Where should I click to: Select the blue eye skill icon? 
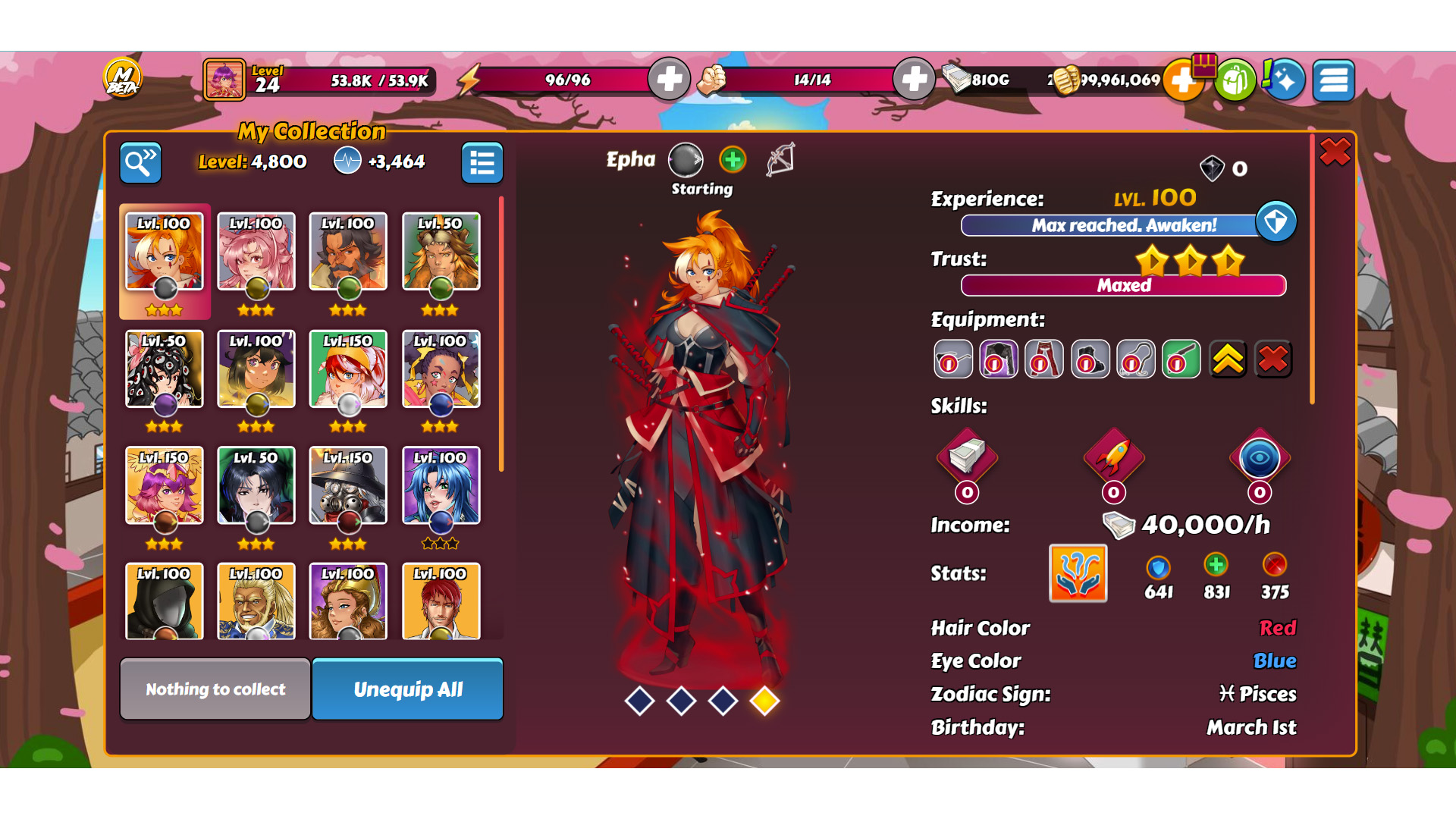(1260, 457)
